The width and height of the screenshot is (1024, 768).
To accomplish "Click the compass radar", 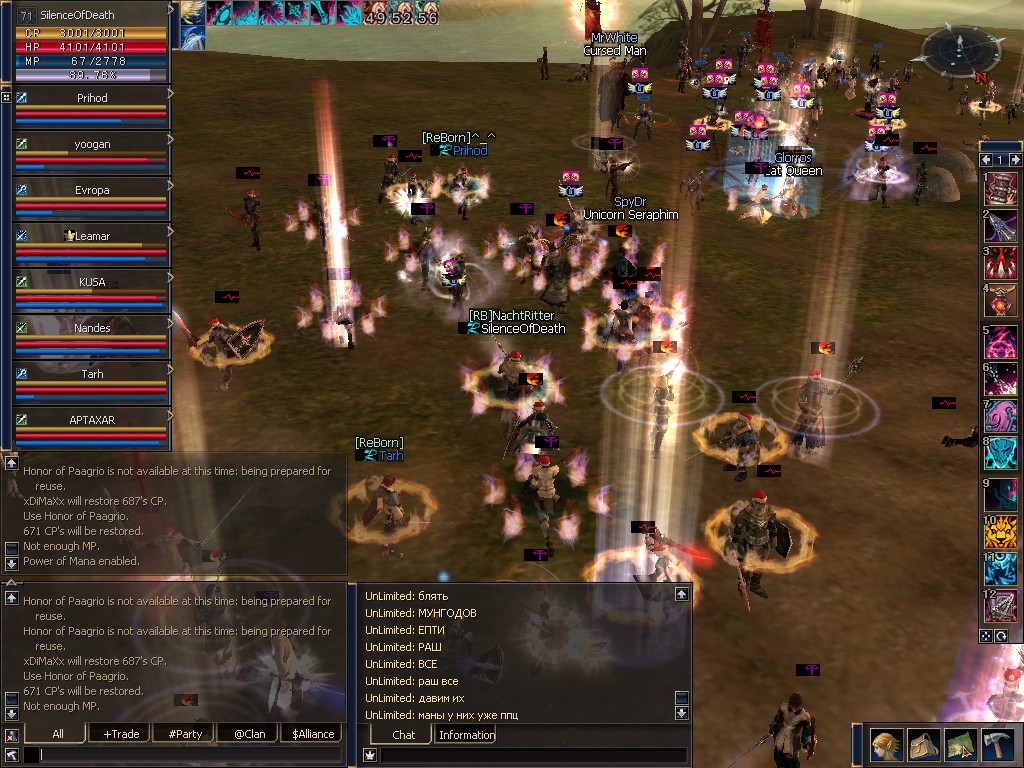I will coord(958,47).
